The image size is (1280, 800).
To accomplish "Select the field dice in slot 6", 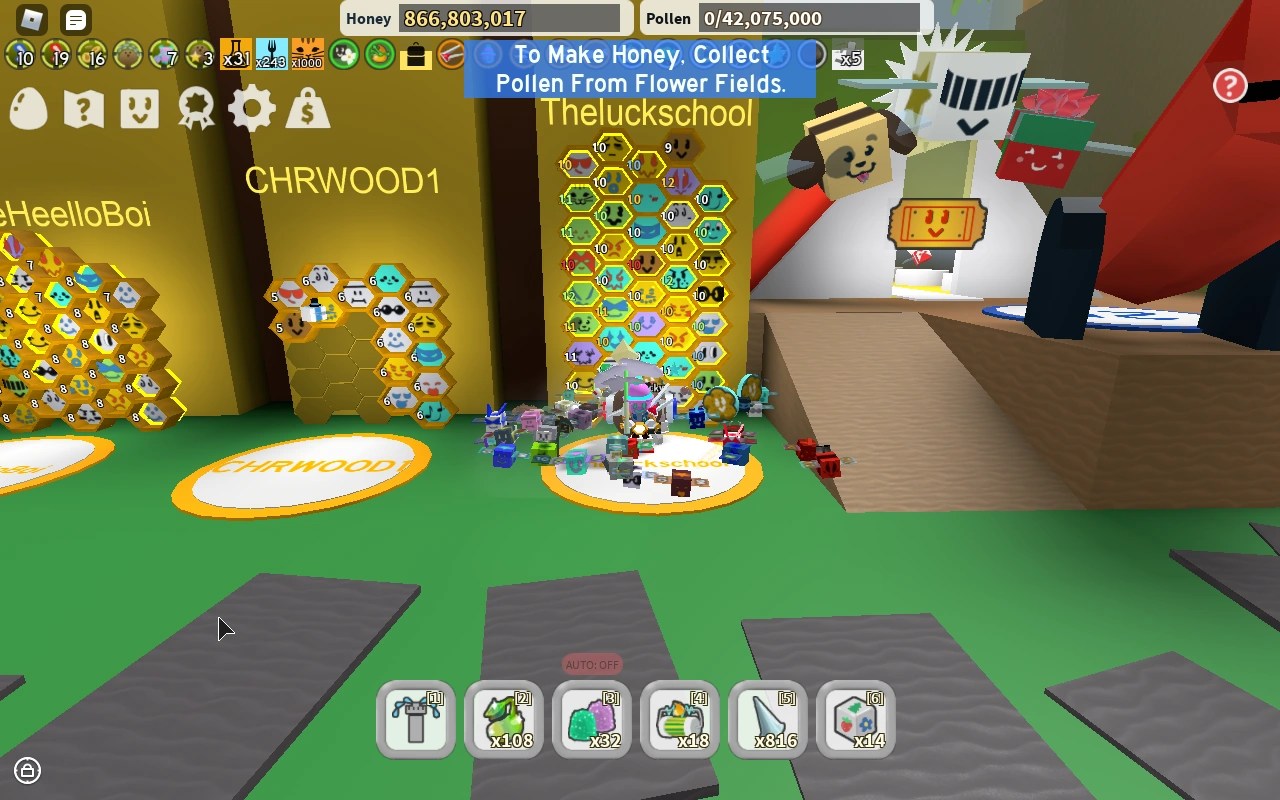I will pyautogui.click(x=856, y=718).
